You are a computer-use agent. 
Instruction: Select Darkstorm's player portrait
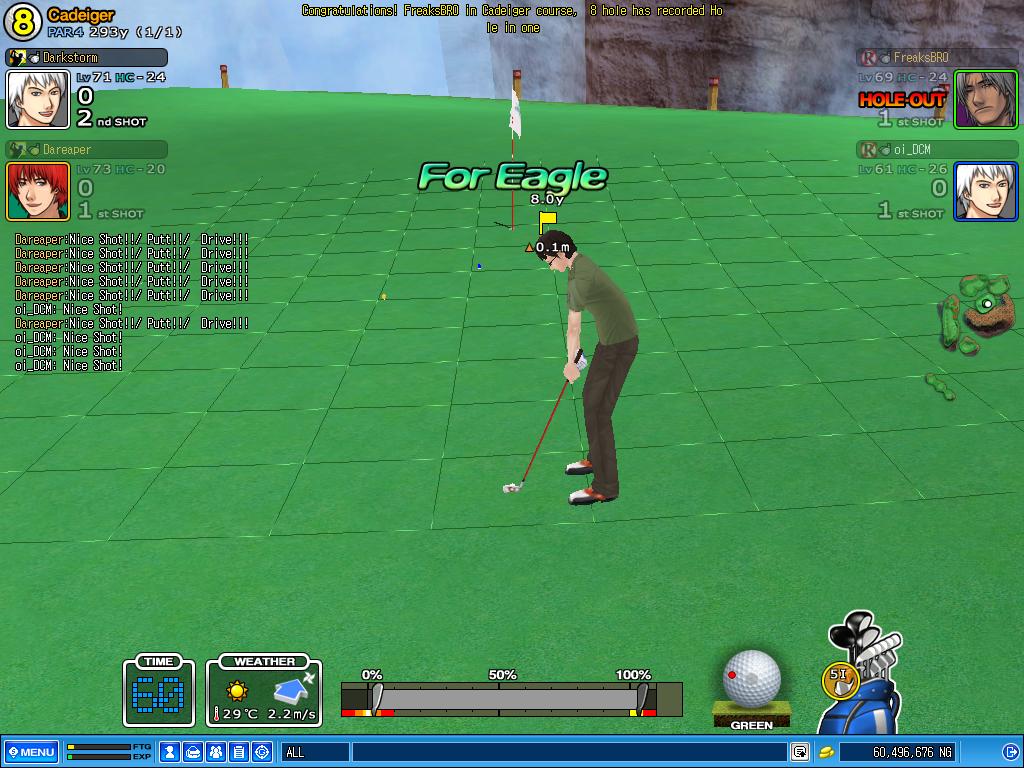tap(38, 99)
